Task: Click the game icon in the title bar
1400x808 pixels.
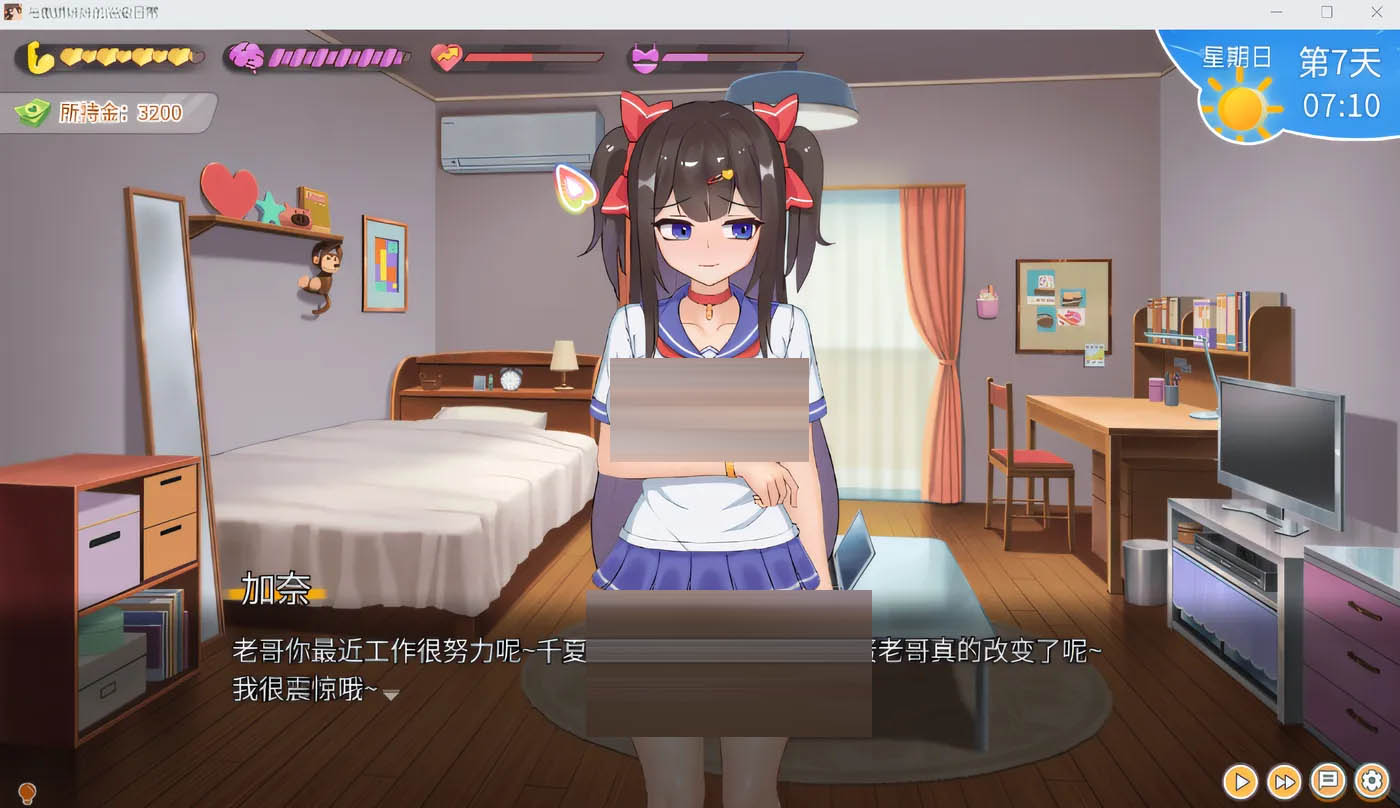Action: [x=14, y=12]
